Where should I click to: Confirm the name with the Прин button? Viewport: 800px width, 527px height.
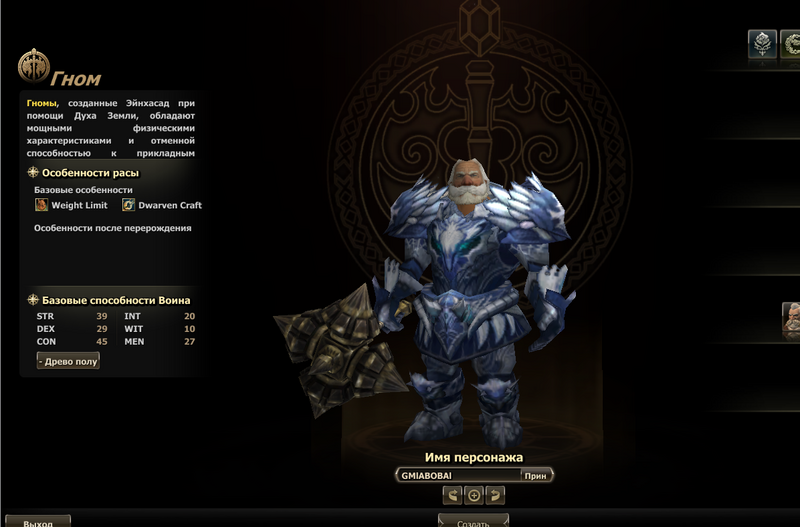536,476
